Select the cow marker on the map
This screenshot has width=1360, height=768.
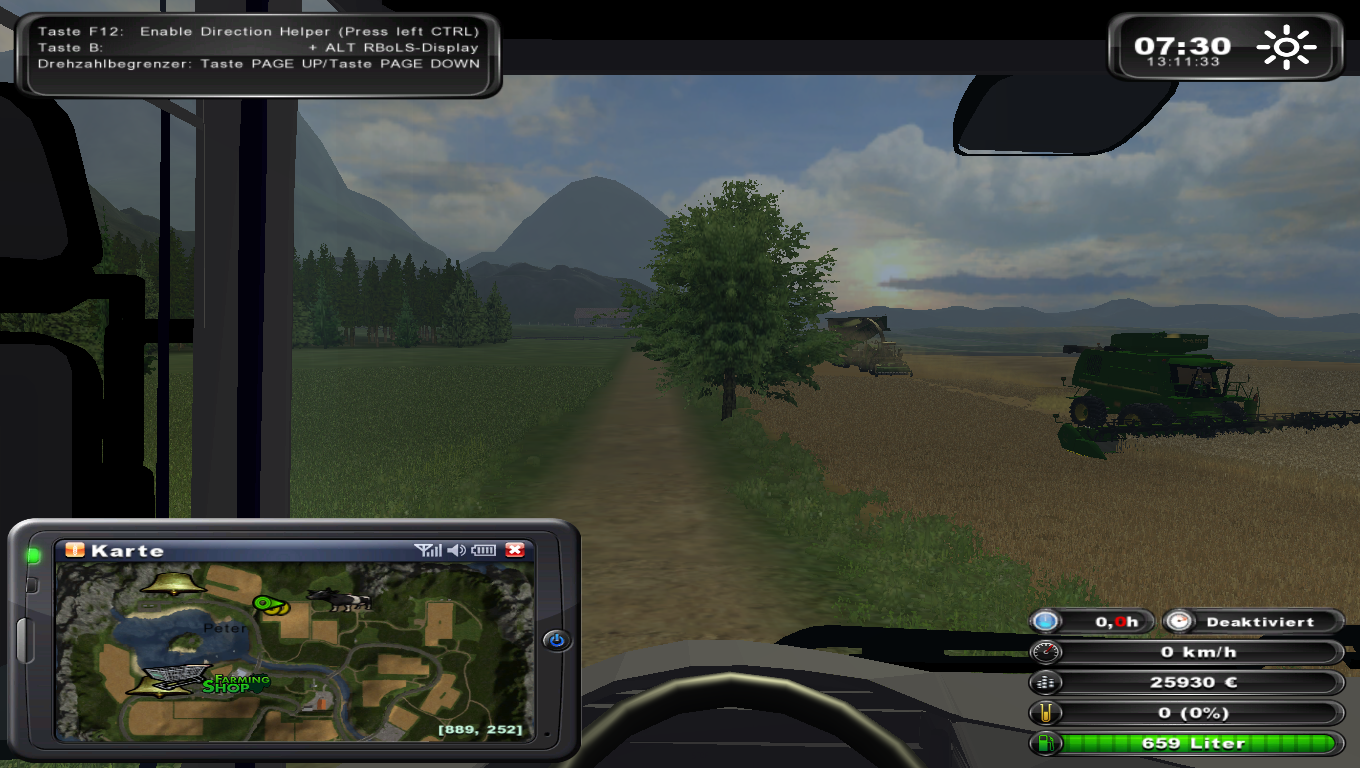pos(339,599)
